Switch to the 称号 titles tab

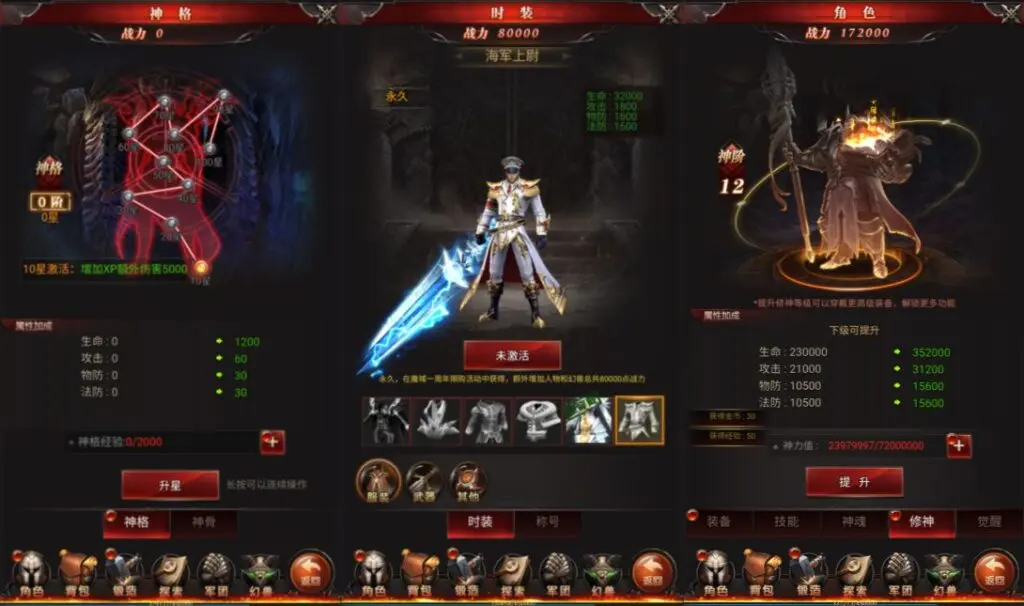point(548,522)
